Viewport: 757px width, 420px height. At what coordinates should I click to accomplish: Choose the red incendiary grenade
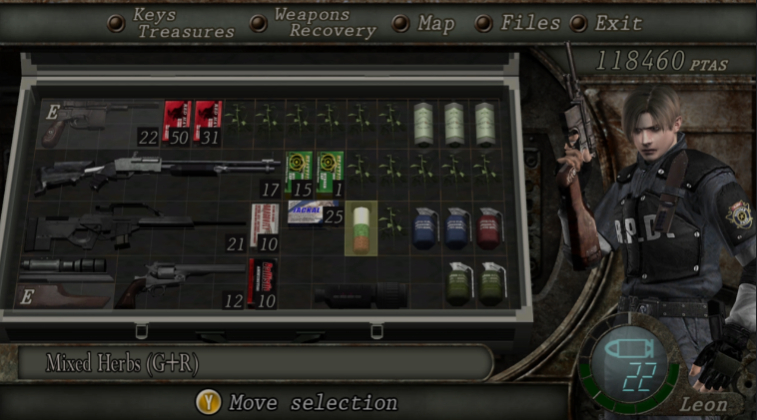[x=490, y=227]
